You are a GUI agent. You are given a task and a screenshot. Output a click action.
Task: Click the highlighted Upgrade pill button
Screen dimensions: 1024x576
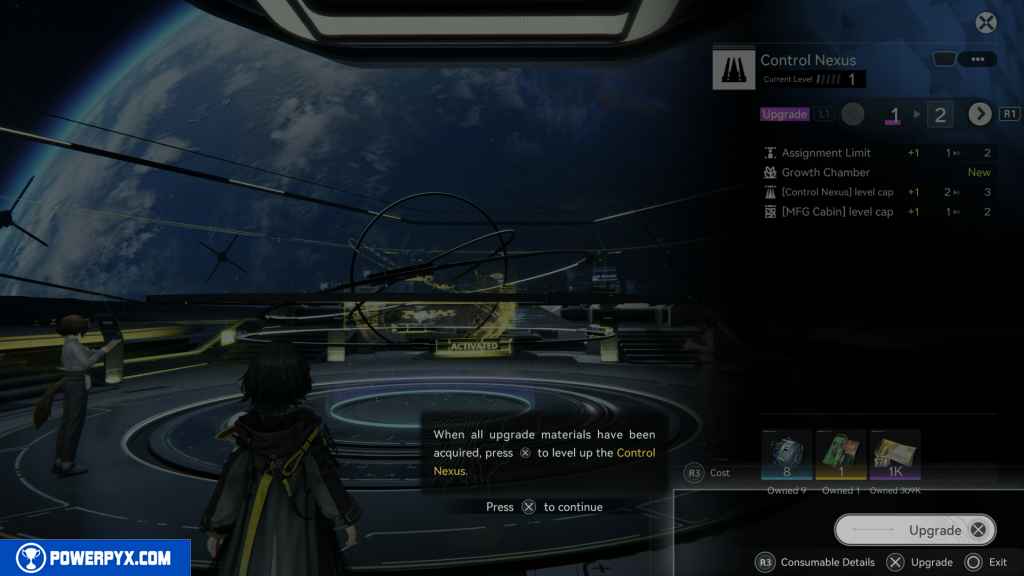(x=915, y=530)
